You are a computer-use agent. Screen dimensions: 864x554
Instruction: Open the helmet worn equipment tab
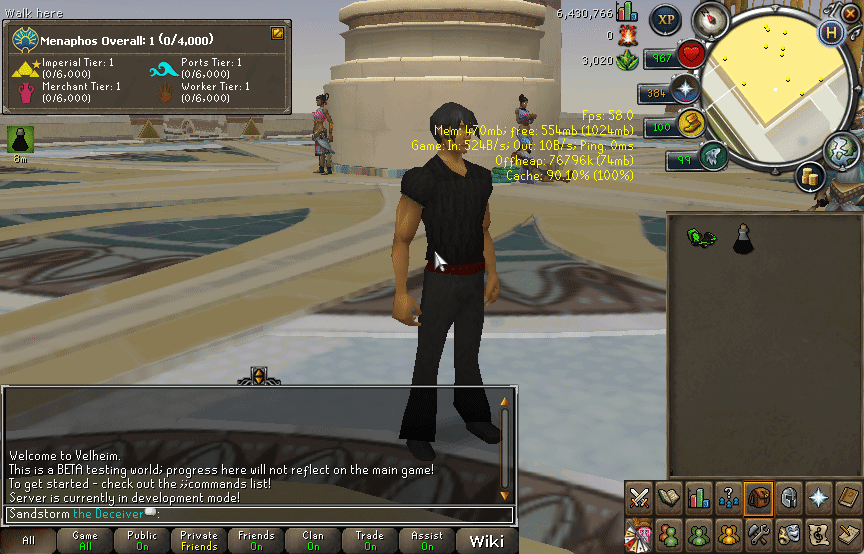pyautogui.click(x=789, y=497)
